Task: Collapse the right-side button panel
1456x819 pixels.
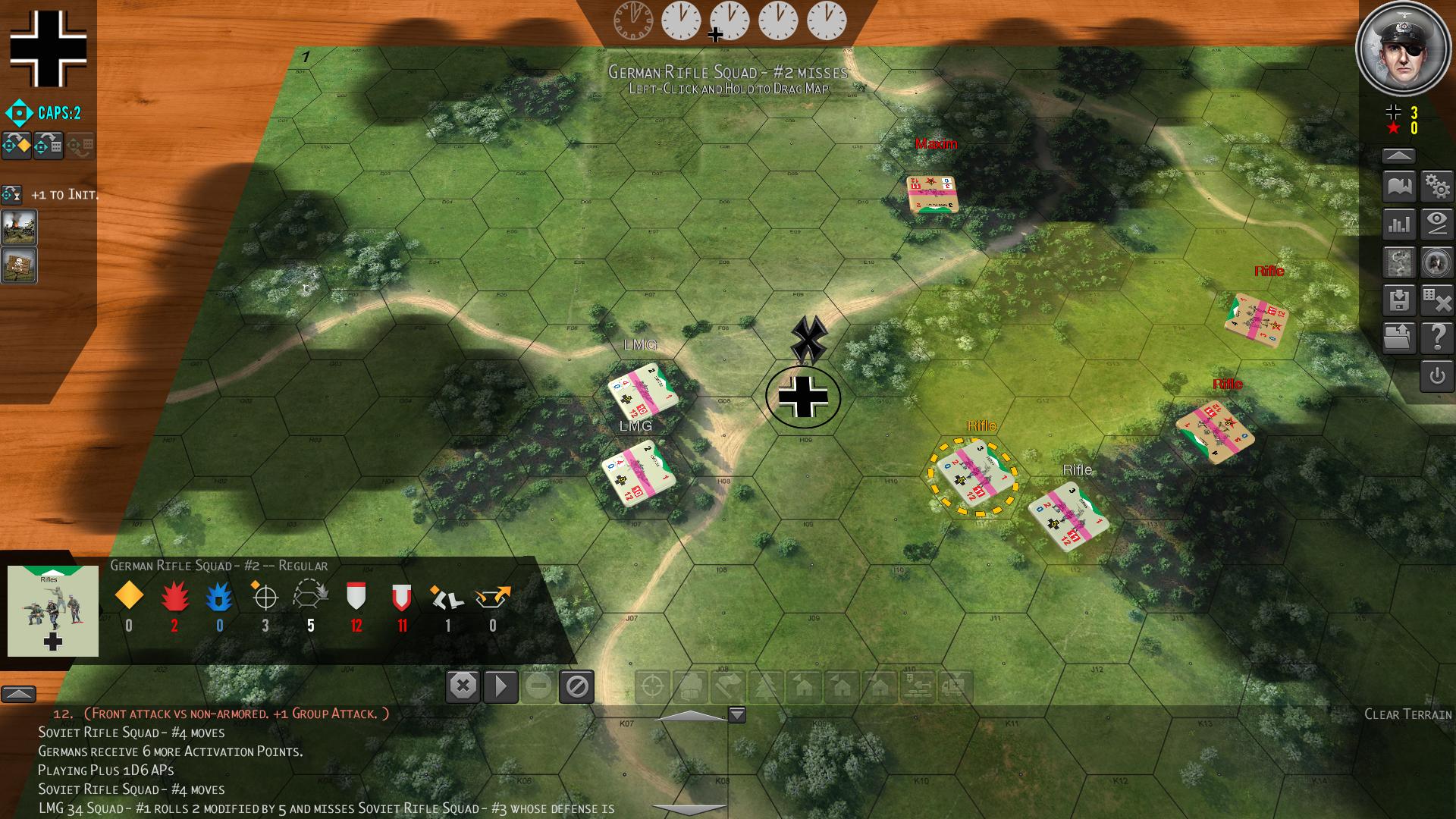Action: tap(1398, 156)
